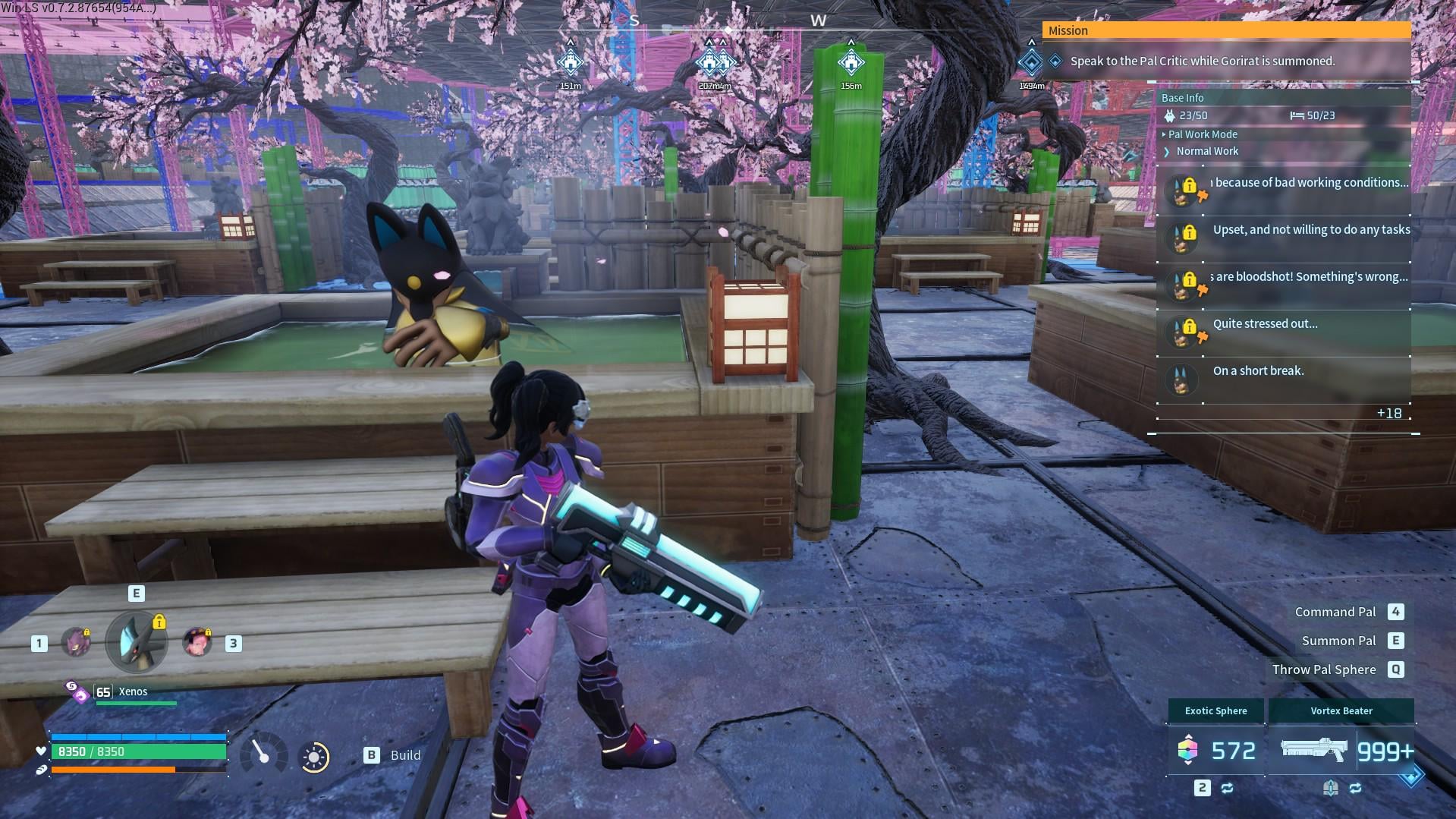Click the mission waypoint diamond on the compass
Image resolution: width=1456 pixels, height=819 pixels.
1031,63
